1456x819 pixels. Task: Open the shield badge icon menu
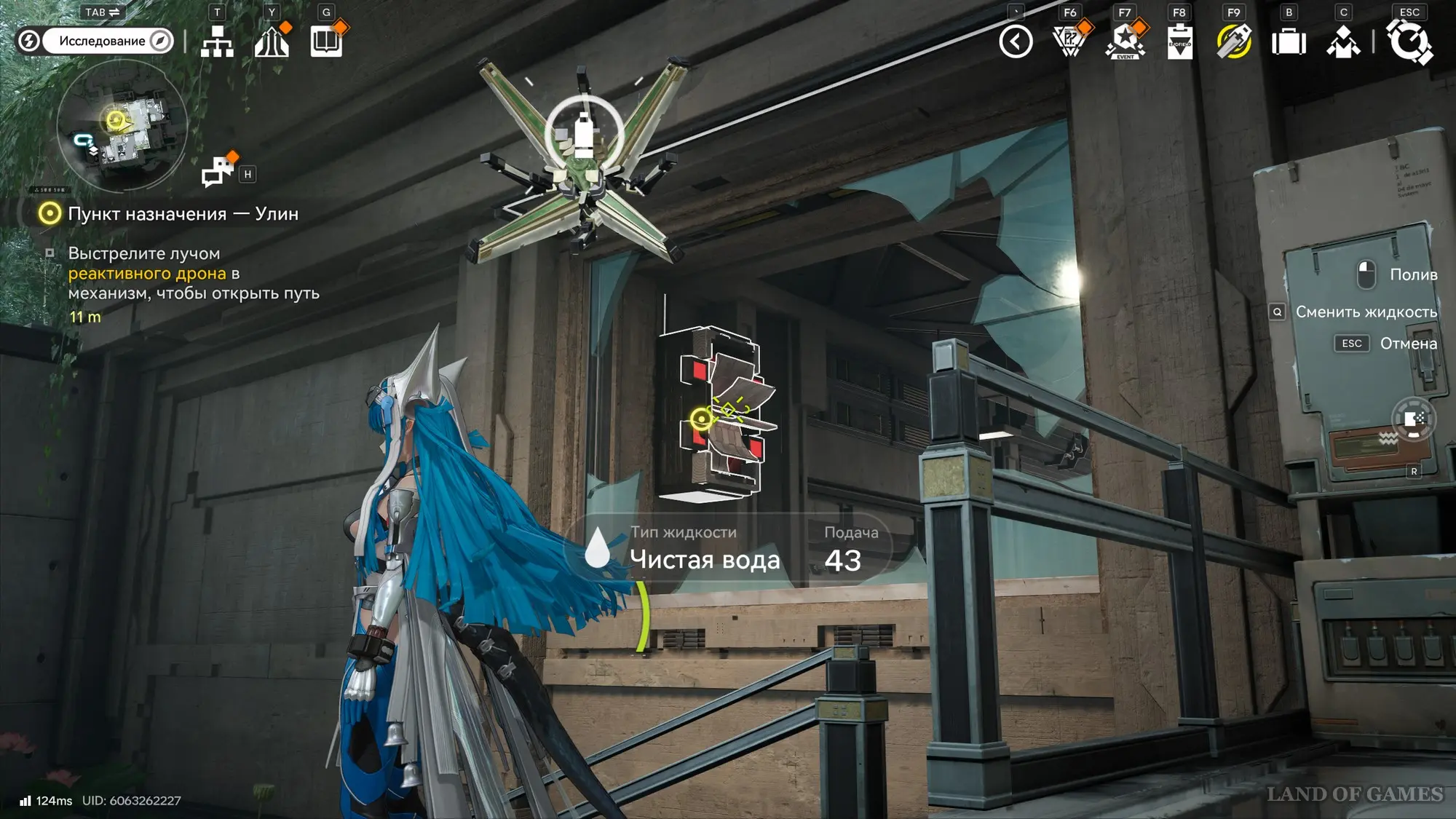pos(1069,41)
